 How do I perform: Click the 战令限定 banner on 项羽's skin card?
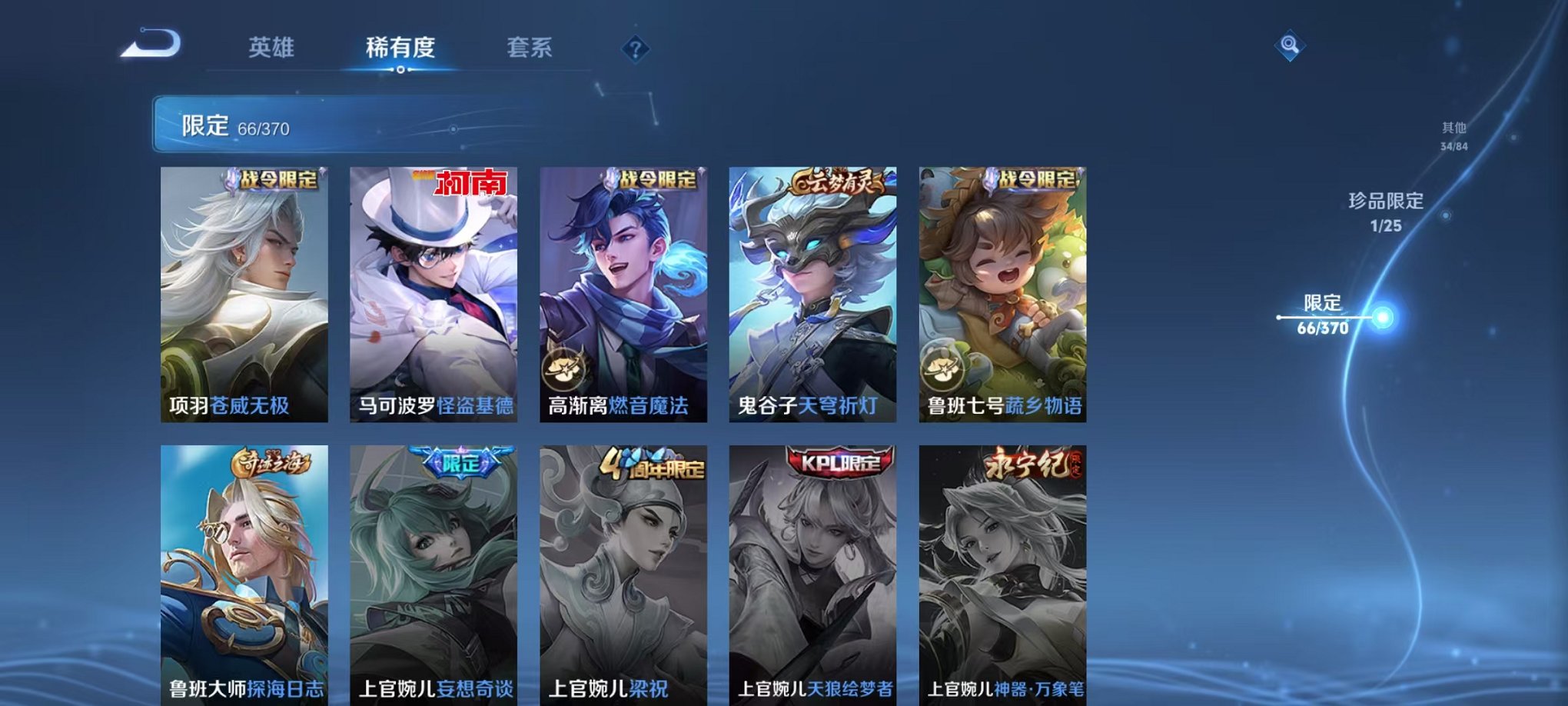tap(277, 181)
